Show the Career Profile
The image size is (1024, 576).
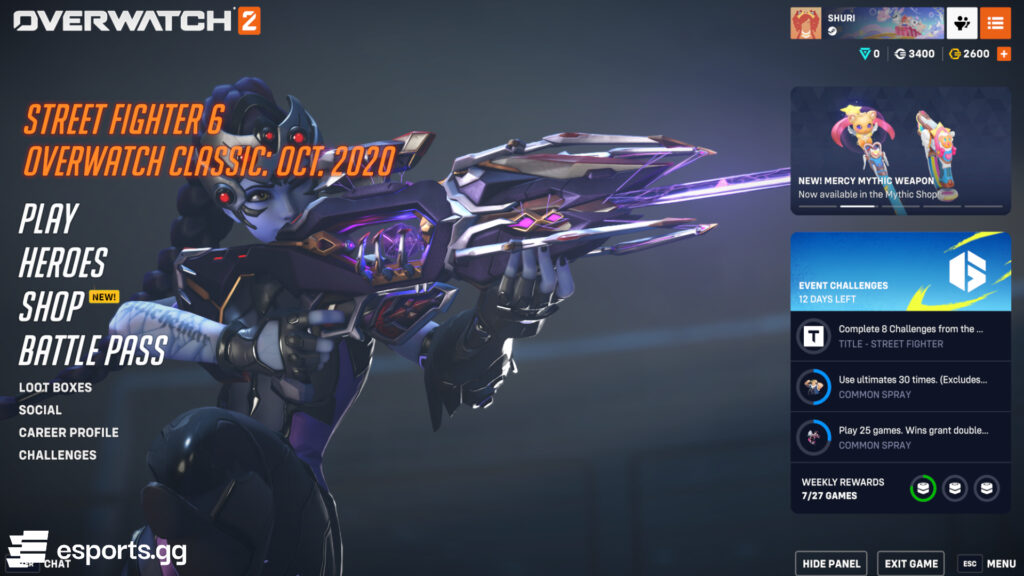click(x=68, y=433)
